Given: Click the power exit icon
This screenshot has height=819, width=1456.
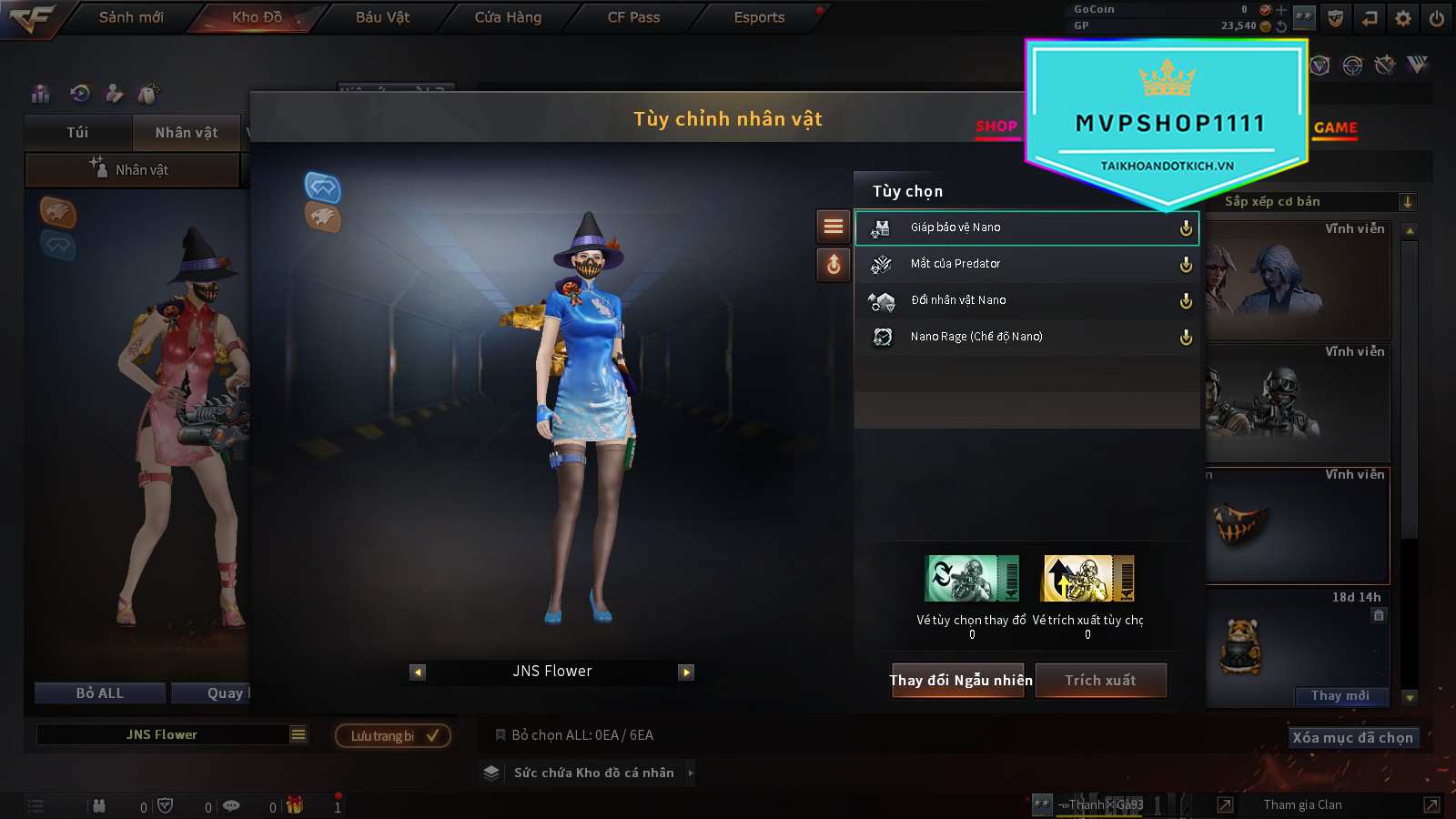Looking at the screenshot, I should (x=1437, y=18).
